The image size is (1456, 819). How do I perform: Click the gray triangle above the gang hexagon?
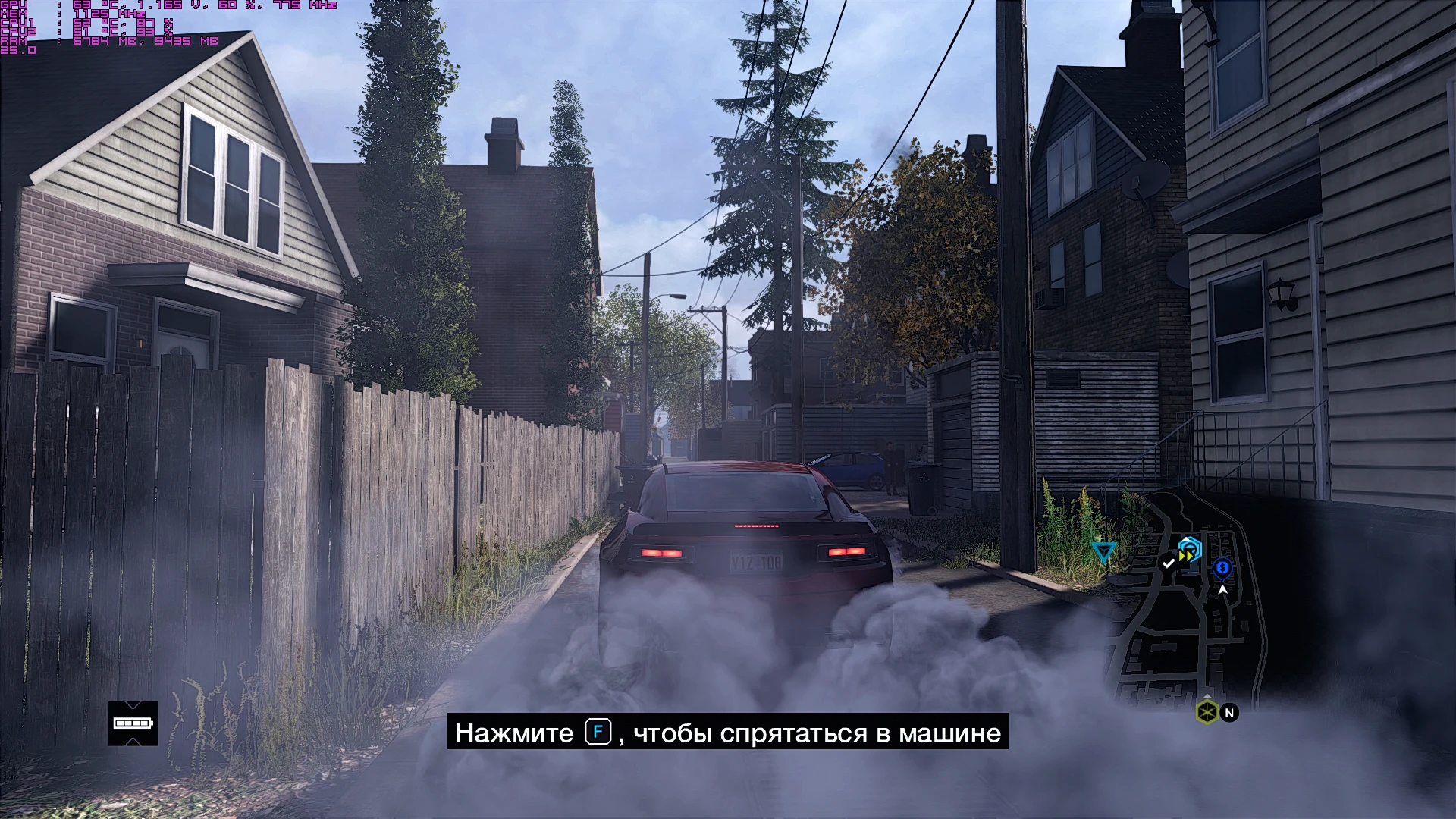pyautogui.click(x=1207, y=696)
